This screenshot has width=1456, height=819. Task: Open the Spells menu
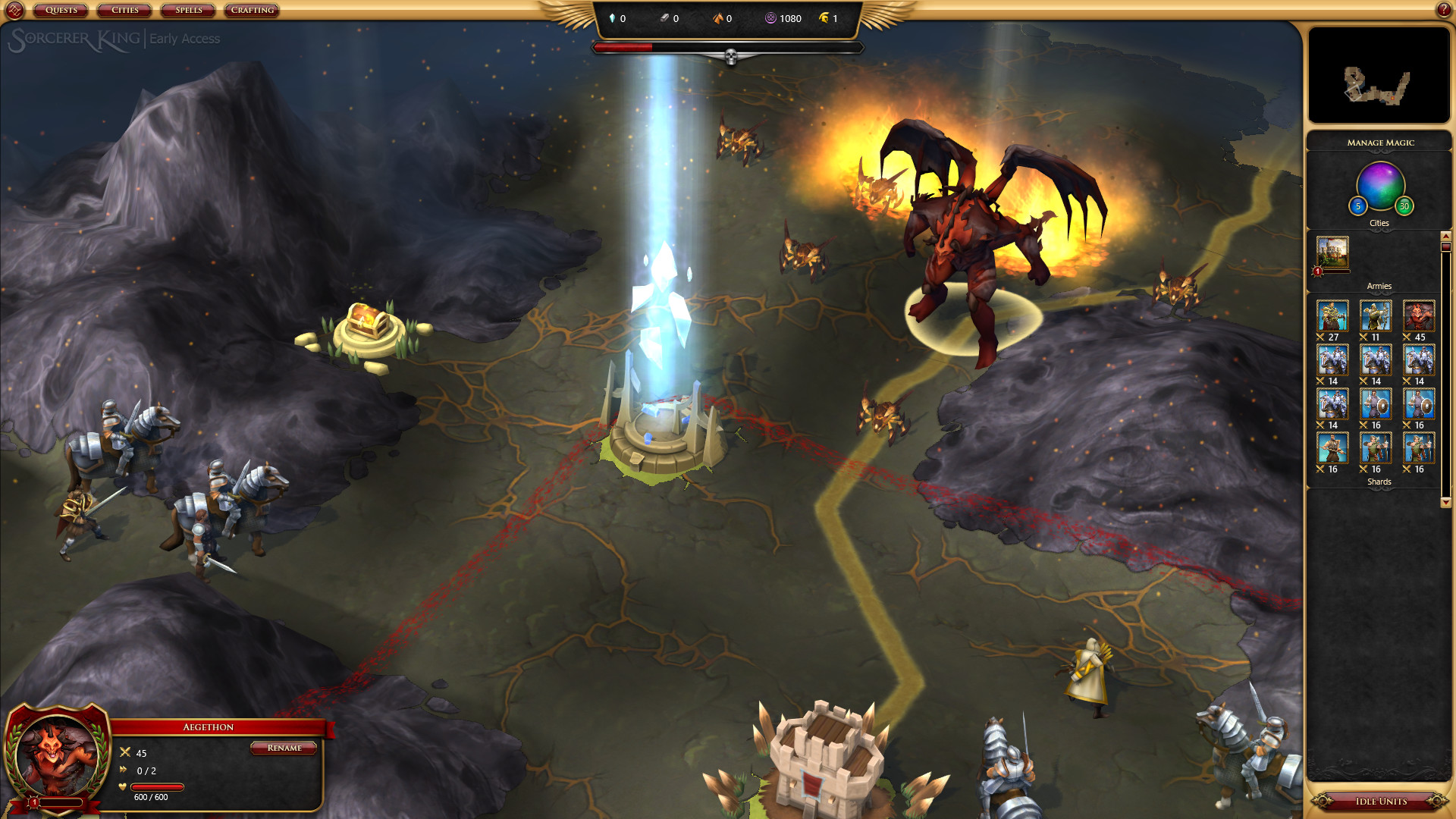click(189, 11)
